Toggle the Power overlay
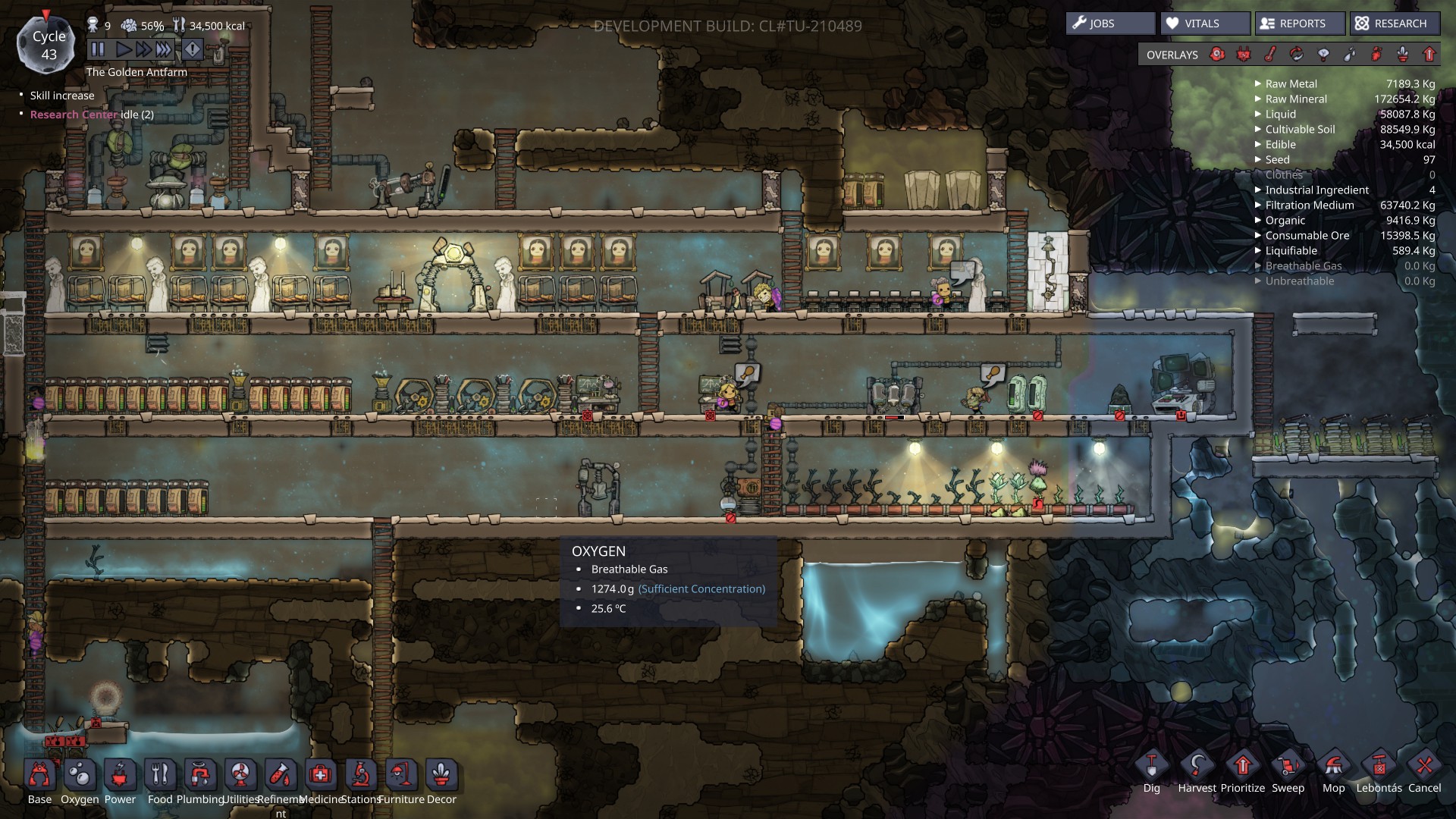The height and width of the screenshot is (819, 1456). point(1243,54)
